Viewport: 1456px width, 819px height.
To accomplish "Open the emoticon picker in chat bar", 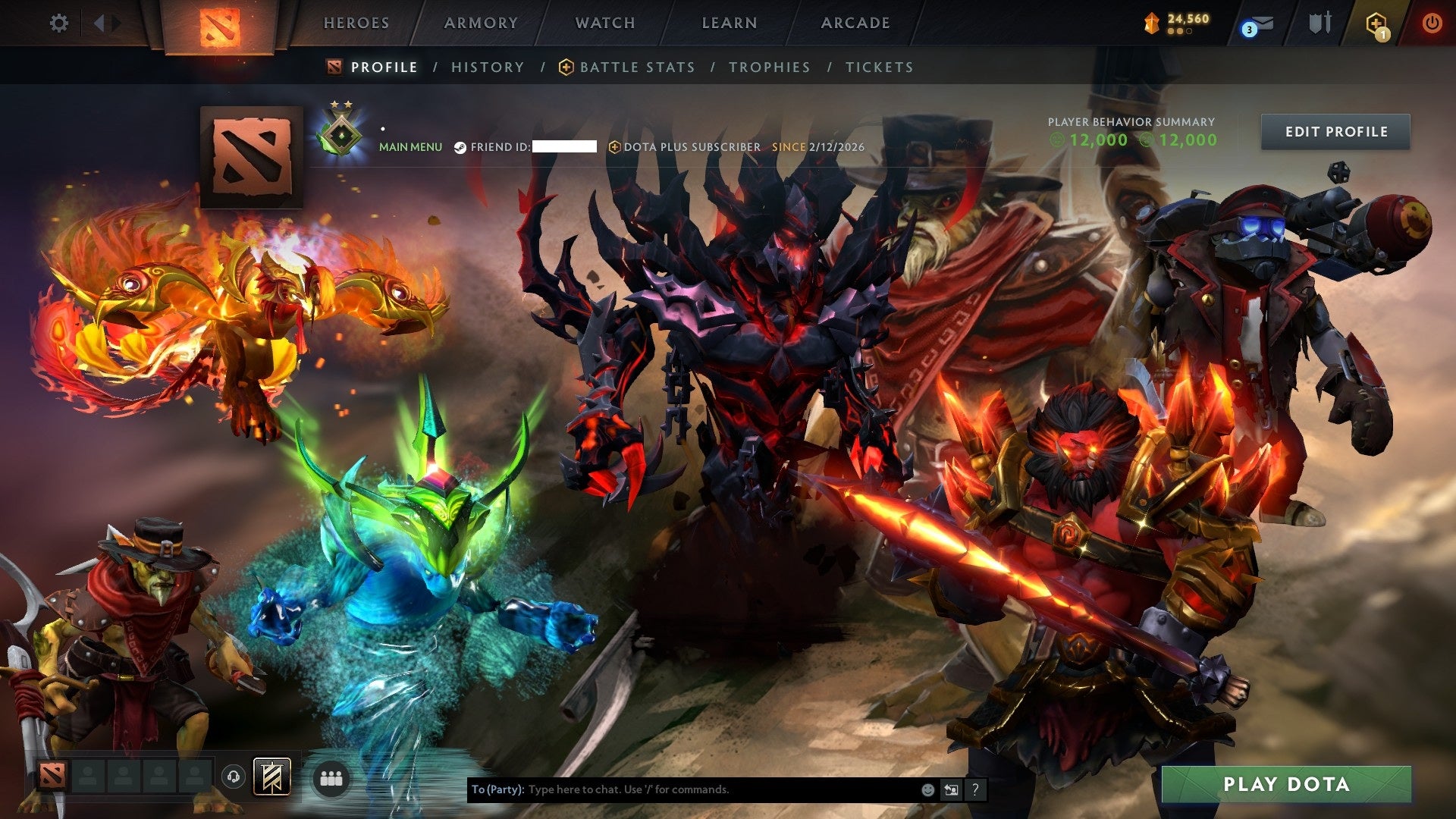I will tap(927, 789).
